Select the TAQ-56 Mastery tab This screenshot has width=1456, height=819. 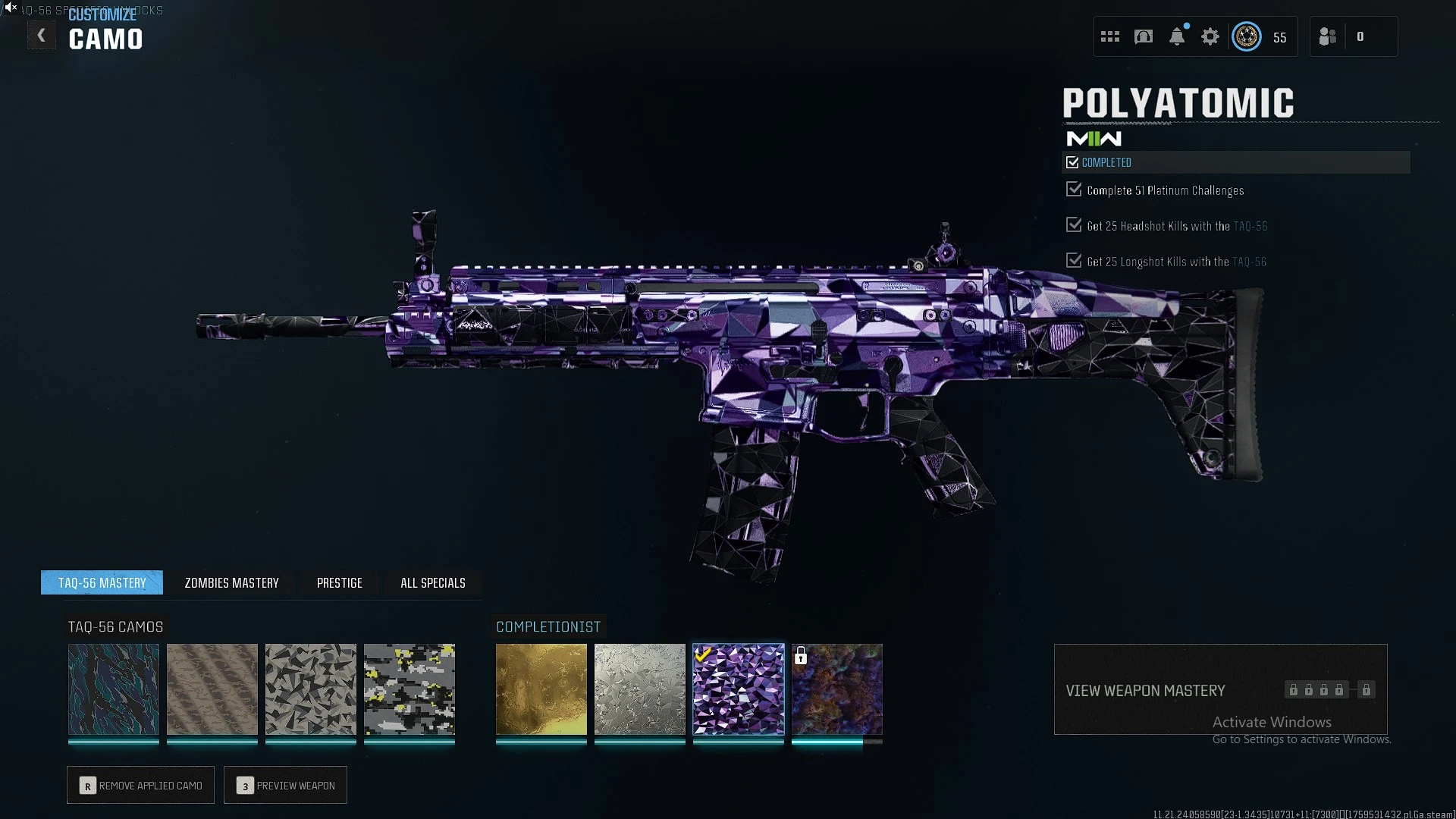(x=102, y=583)
